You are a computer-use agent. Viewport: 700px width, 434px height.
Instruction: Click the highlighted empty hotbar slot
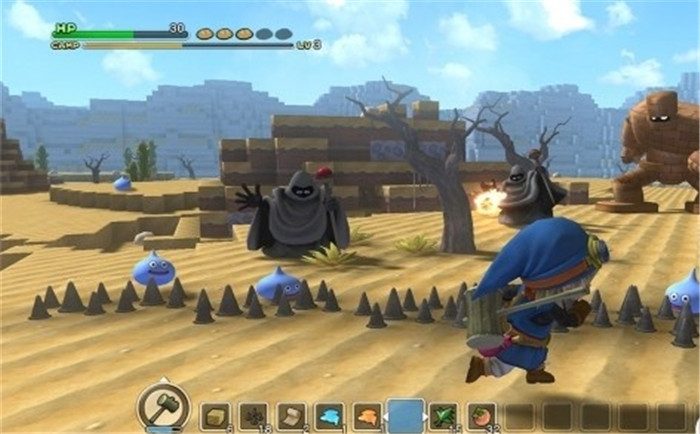[x=406, y=414]
